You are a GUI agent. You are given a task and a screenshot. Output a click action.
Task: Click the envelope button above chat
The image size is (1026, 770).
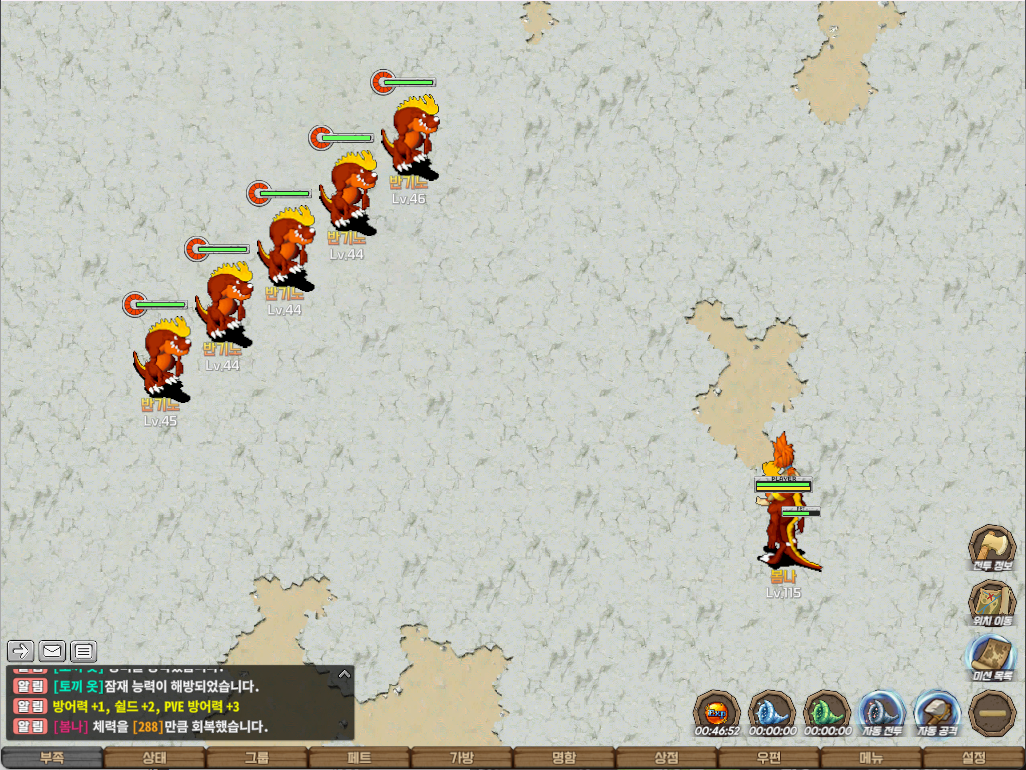click(52, 652)
